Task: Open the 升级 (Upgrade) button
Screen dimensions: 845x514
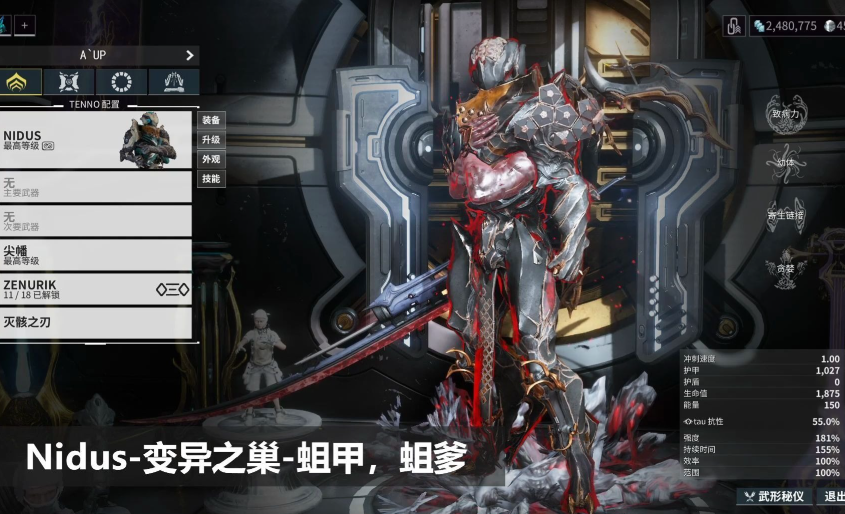Action: [211, 140]
